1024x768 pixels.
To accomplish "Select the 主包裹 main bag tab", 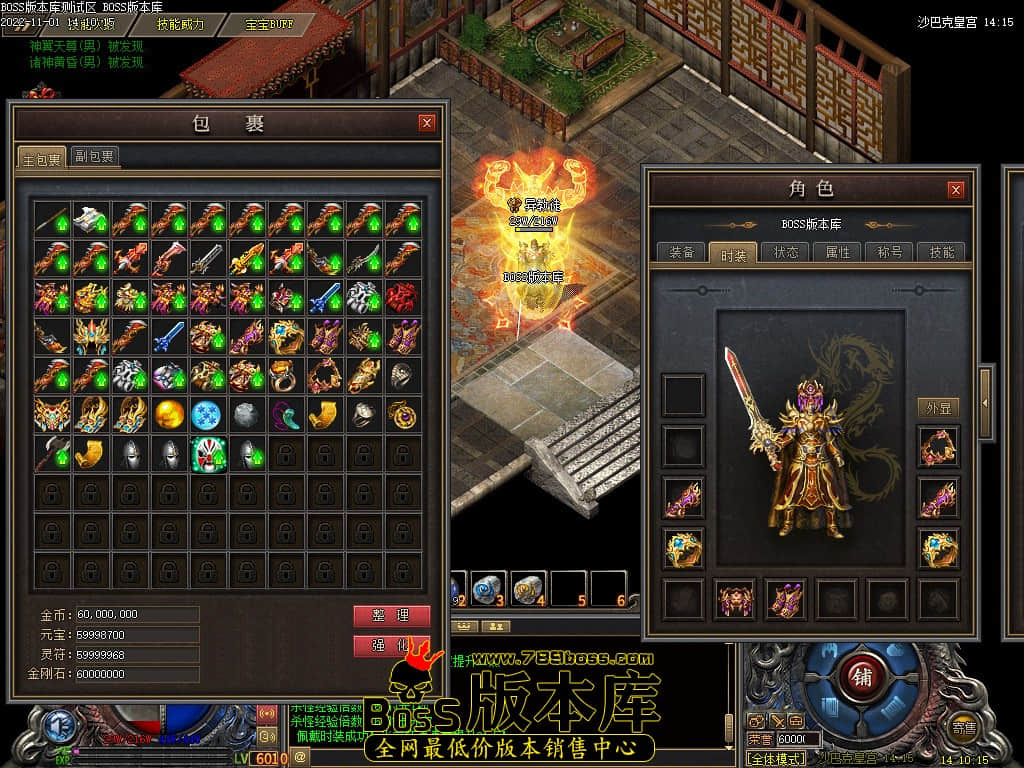I will [x=42, y=158].
